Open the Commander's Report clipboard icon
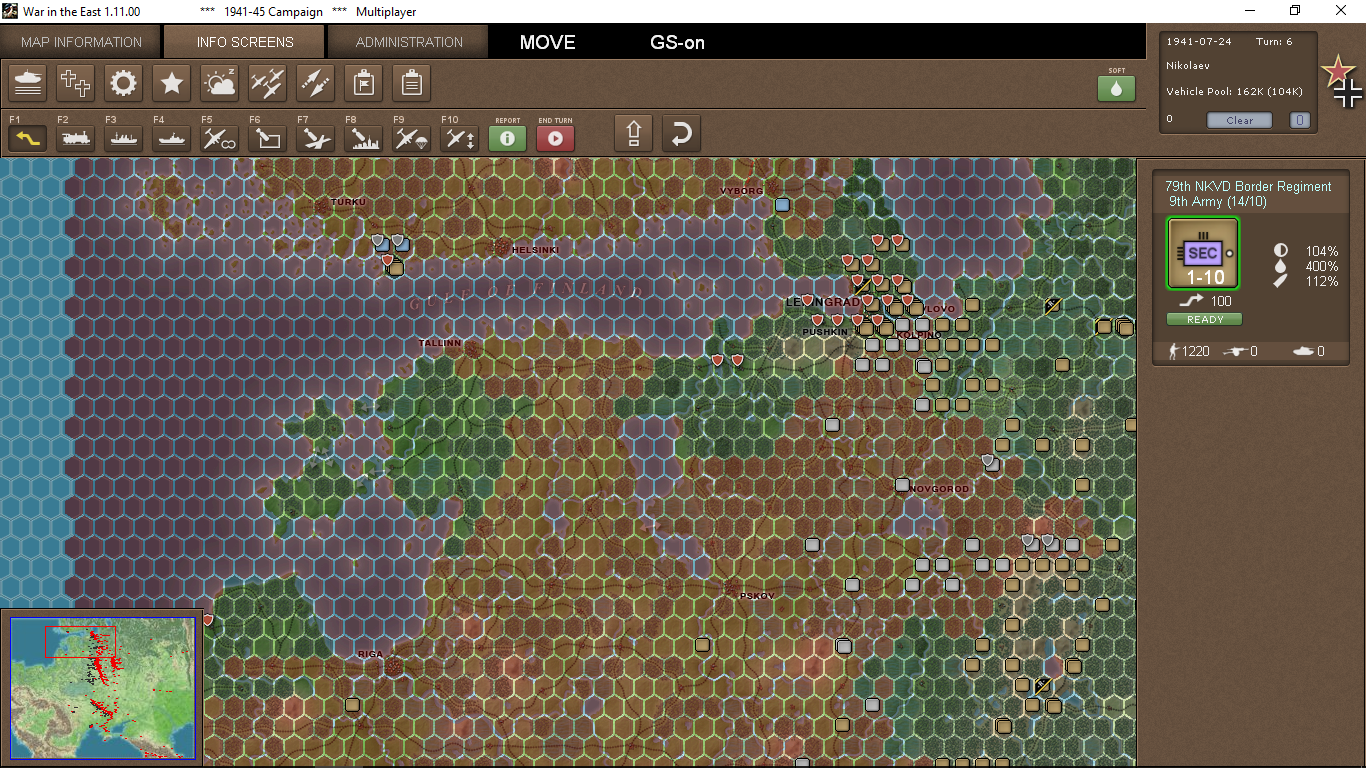Image resolution: width=1366 pixels, height=768 pixels. point(411,83)
